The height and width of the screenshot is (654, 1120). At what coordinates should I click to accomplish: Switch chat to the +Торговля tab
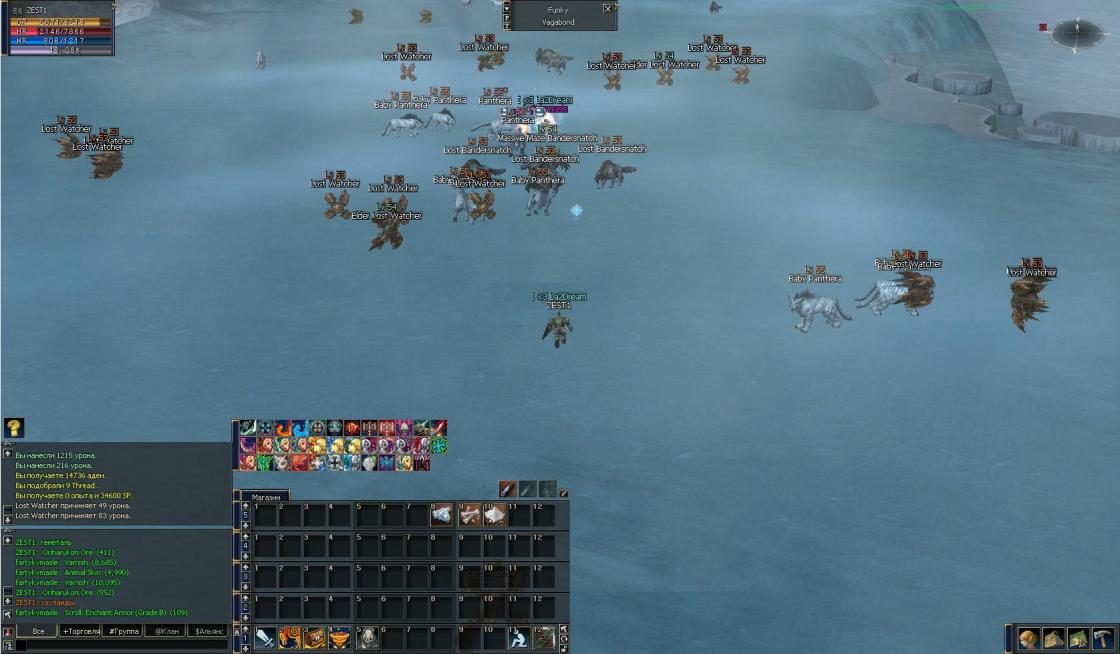pos(81,631)
